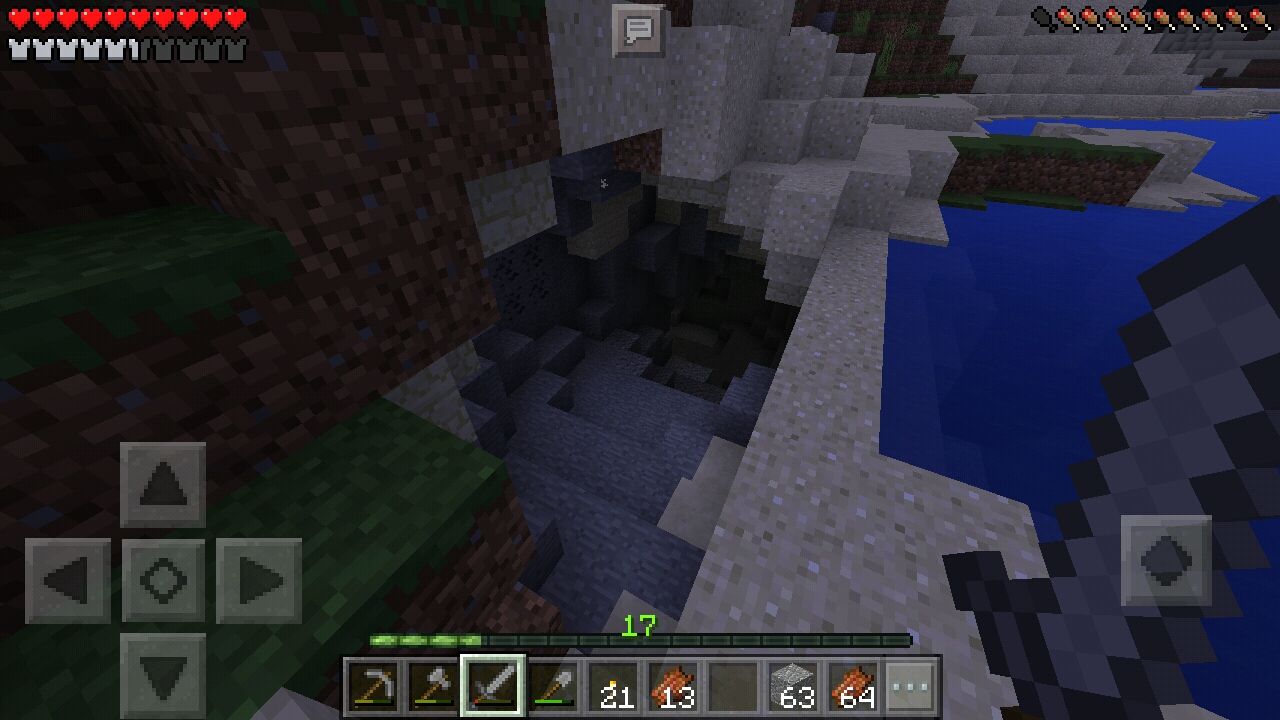Screen dimensions: 1280x720
Task: Open chat using the speech bubble icon
Action: [637, 30]
